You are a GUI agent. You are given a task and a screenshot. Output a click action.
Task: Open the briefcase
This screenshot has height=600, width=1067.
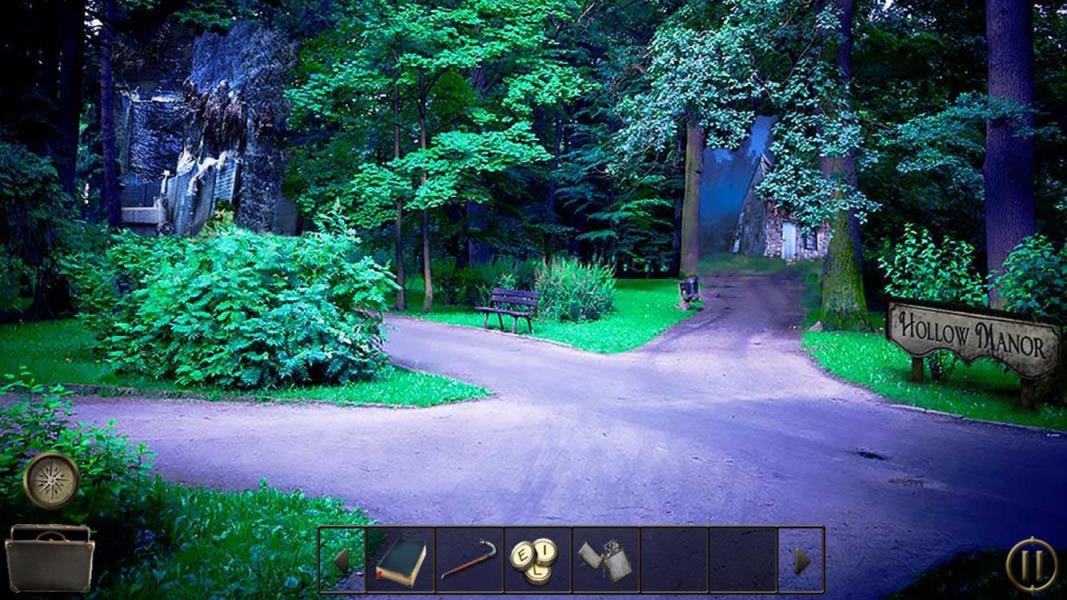pos(49,559)
